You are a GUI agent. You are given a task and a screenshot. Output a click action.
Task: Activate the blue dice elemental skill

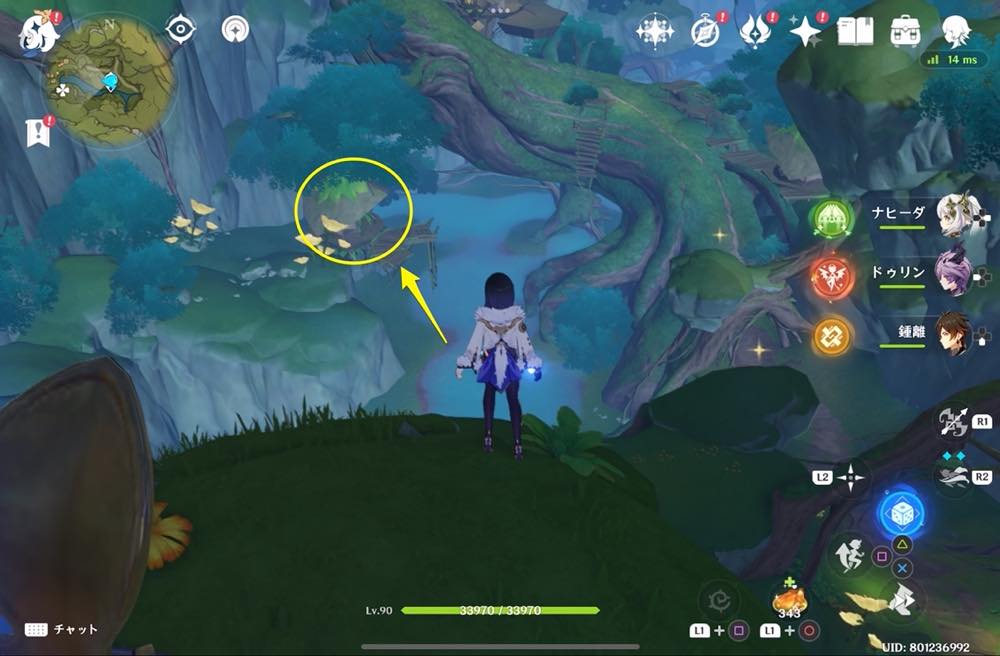[901, 514]
